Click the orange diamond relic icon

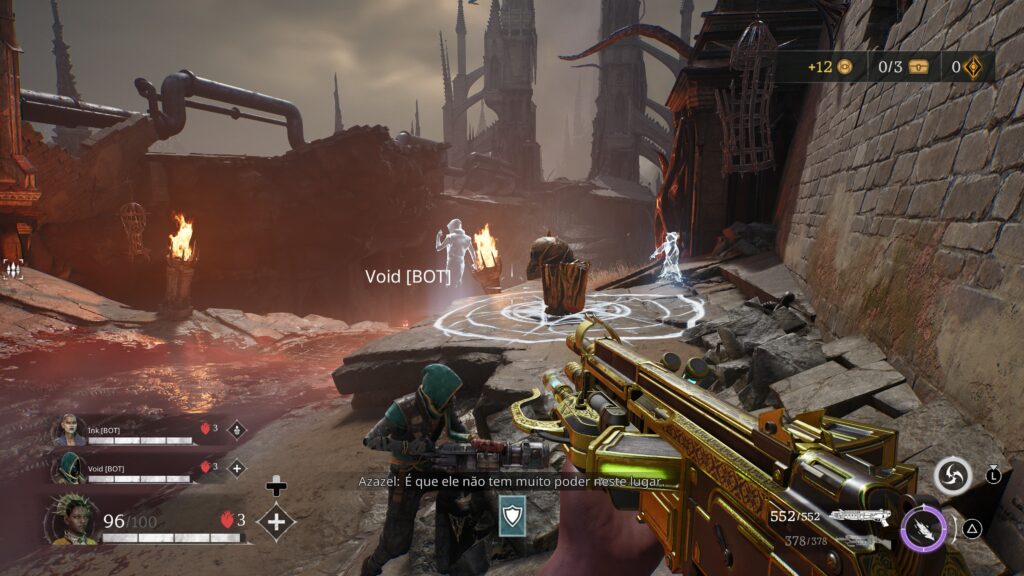(972, 67)
